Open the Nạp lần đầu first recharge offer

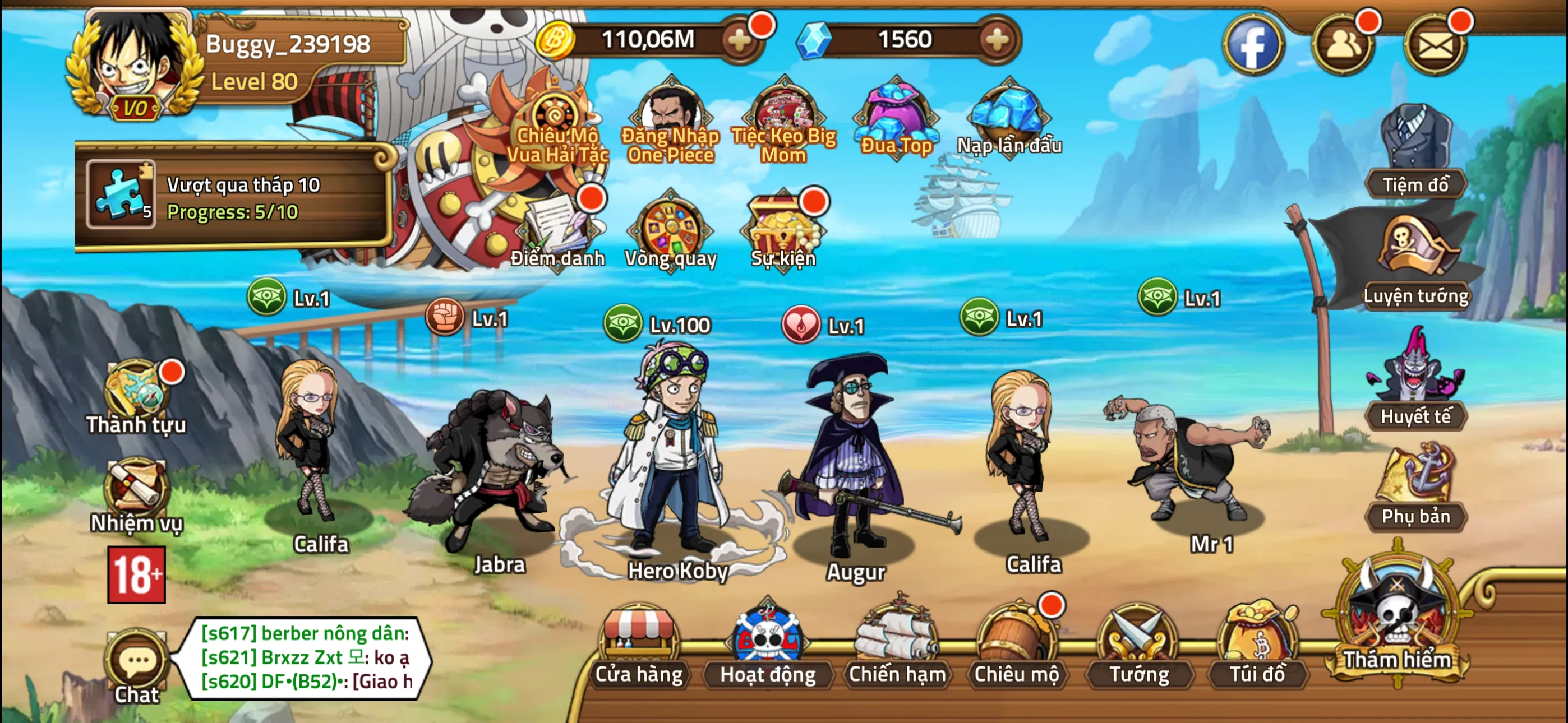pyautogui.click(x=1004, y=115)
